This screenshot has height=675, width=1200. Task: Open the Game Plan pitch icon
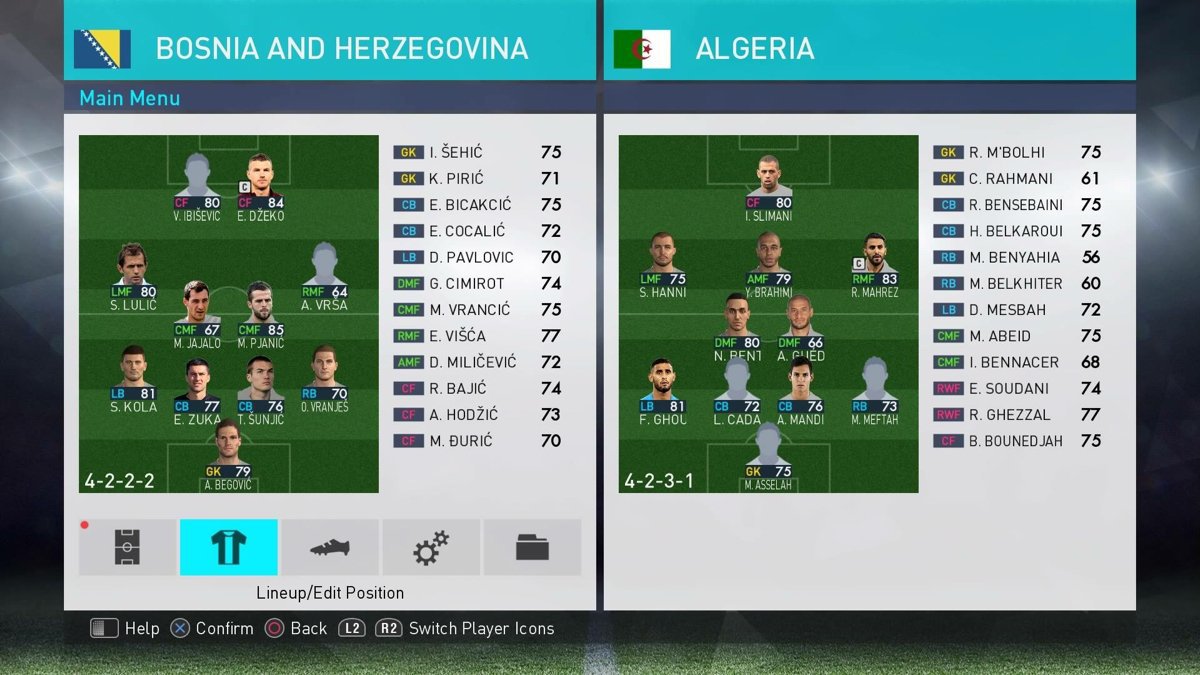pyautogui.click(x=127, y=547)
